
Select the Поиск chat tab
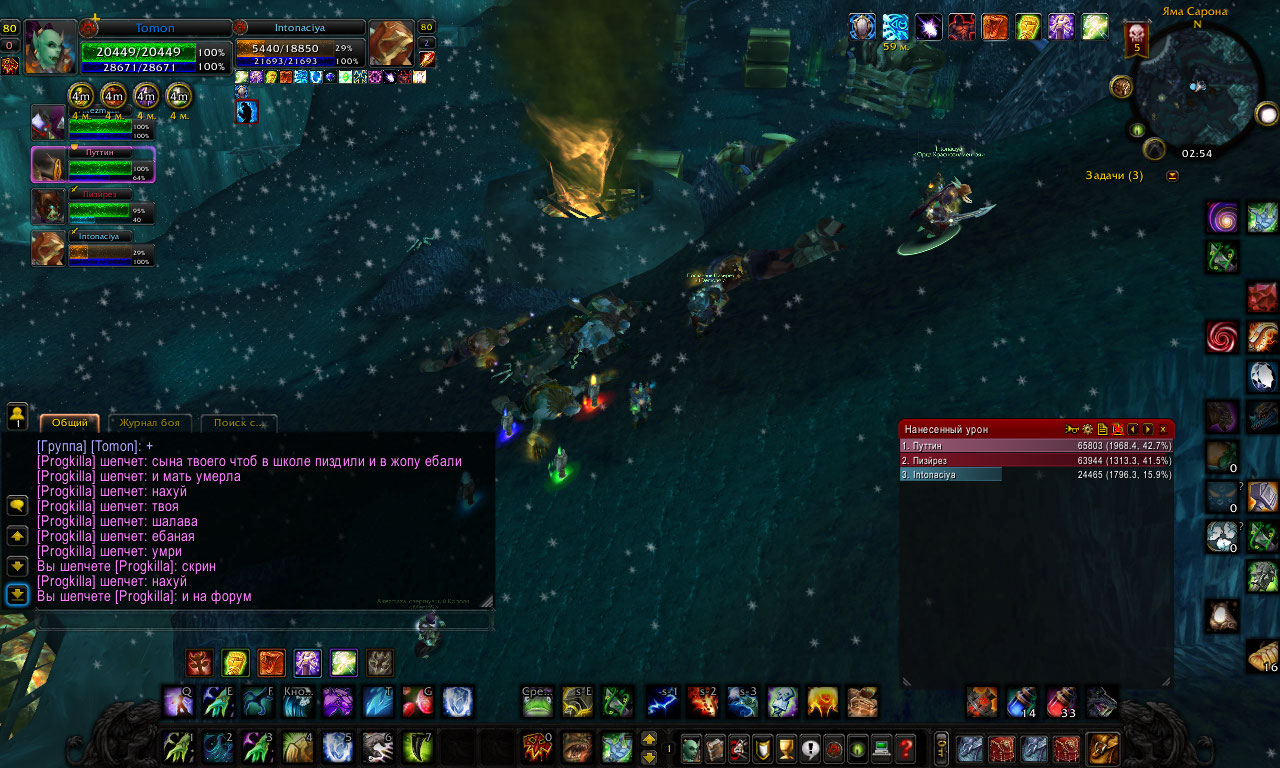coord(239,423)
